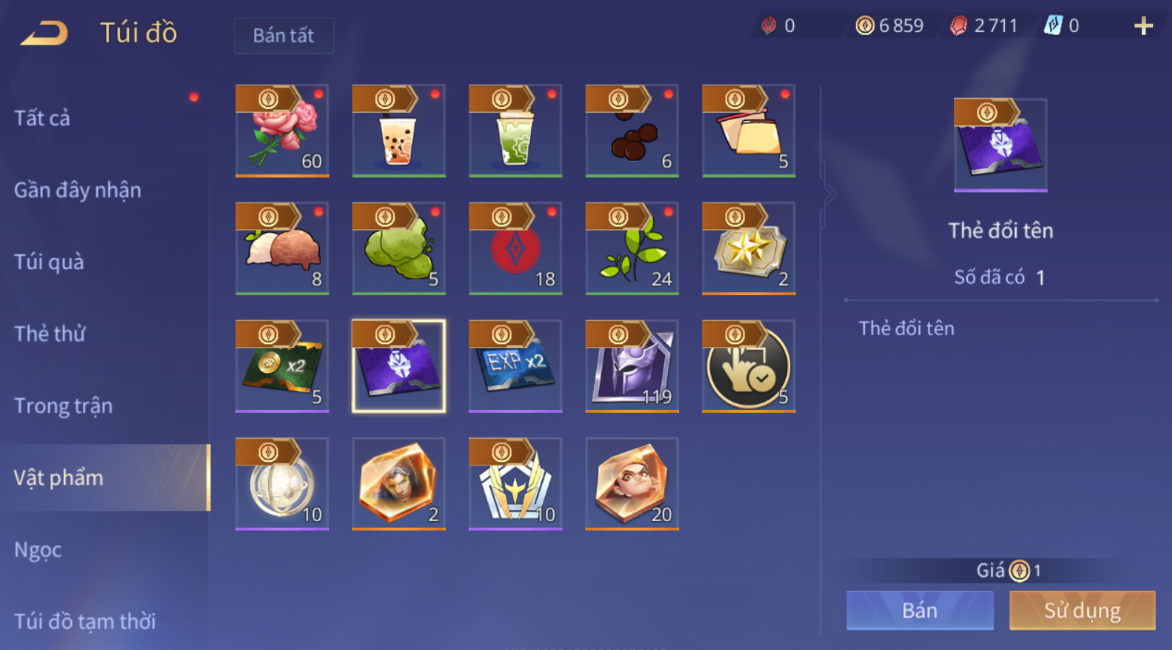Open the Ngọc category
1172x650 pixels.
click(x=38, y=550)
